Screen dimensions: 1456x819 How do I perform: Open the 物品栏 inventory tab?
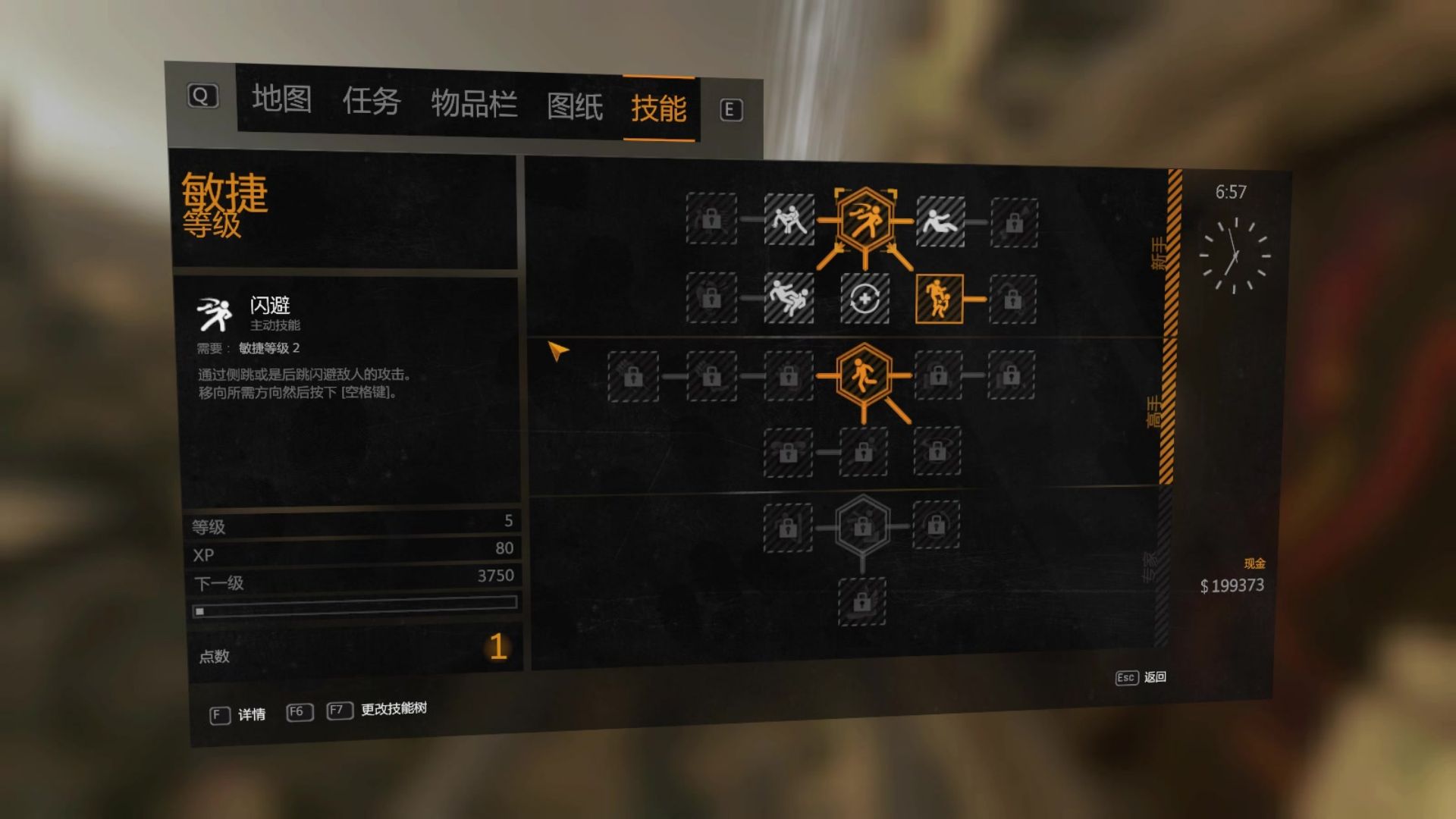pyautogui.click(x=474, y=105)
